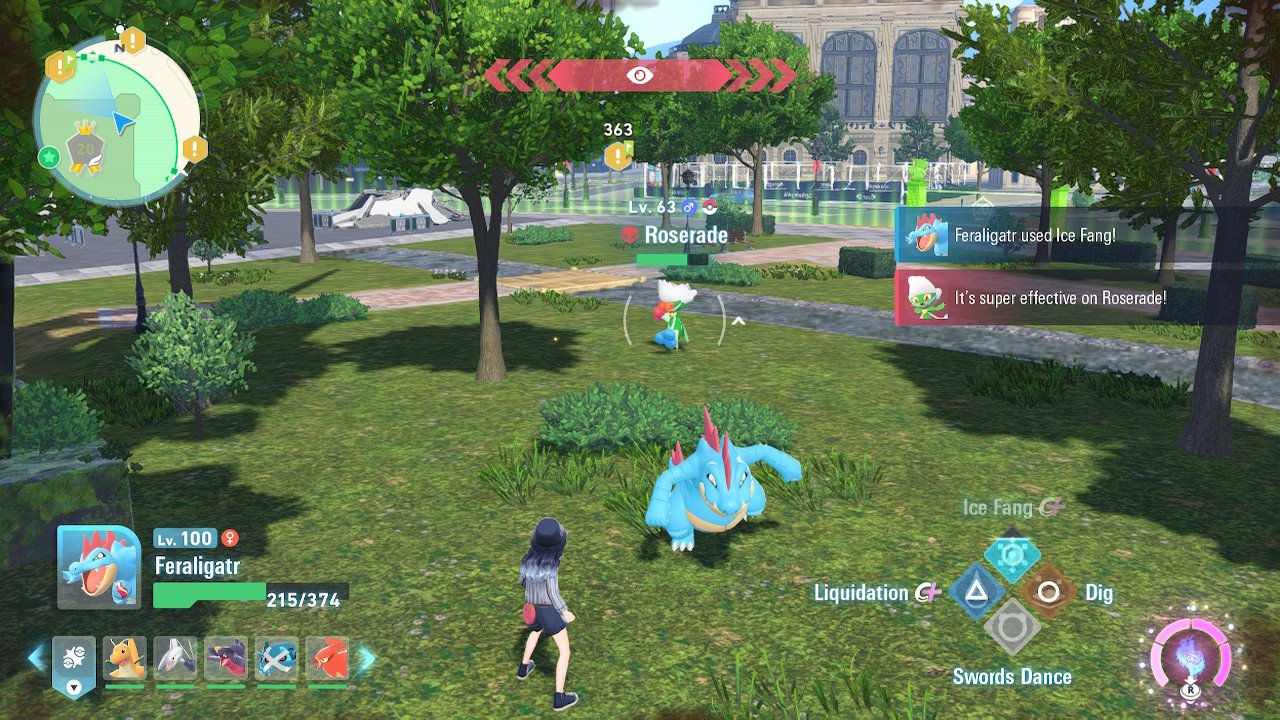This screenshot has height=720, width=1280.
Task: Open the party switch Poké Ball tab
Action: point(74,662)
